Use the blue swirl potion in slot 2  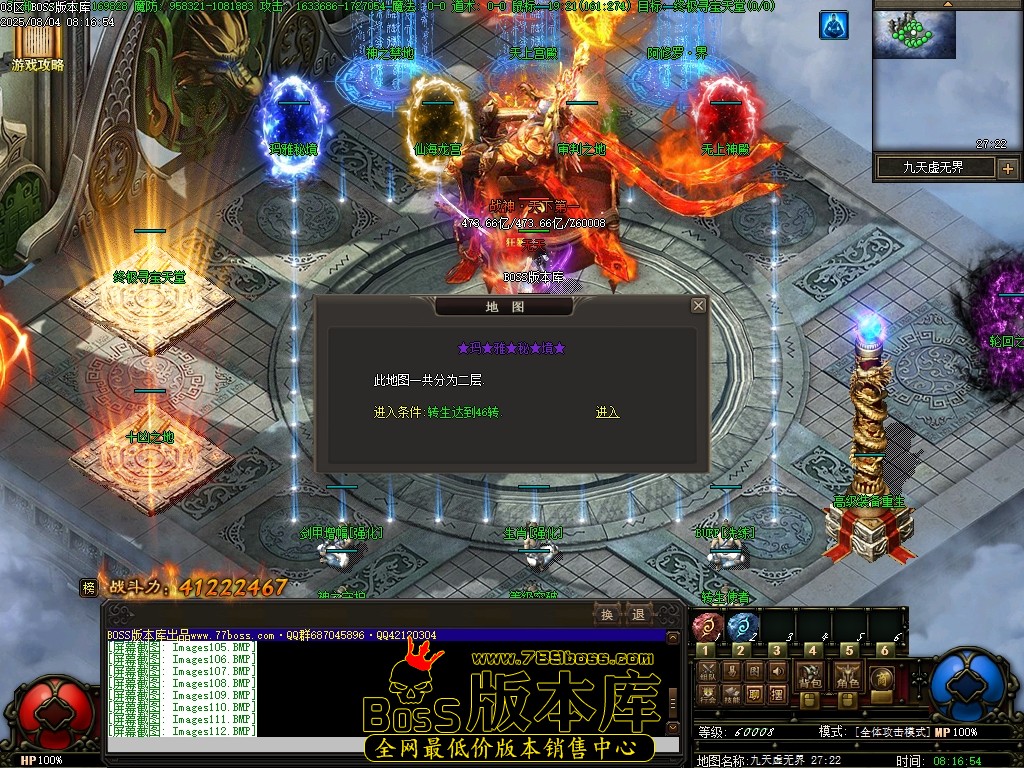coord(742,627)
